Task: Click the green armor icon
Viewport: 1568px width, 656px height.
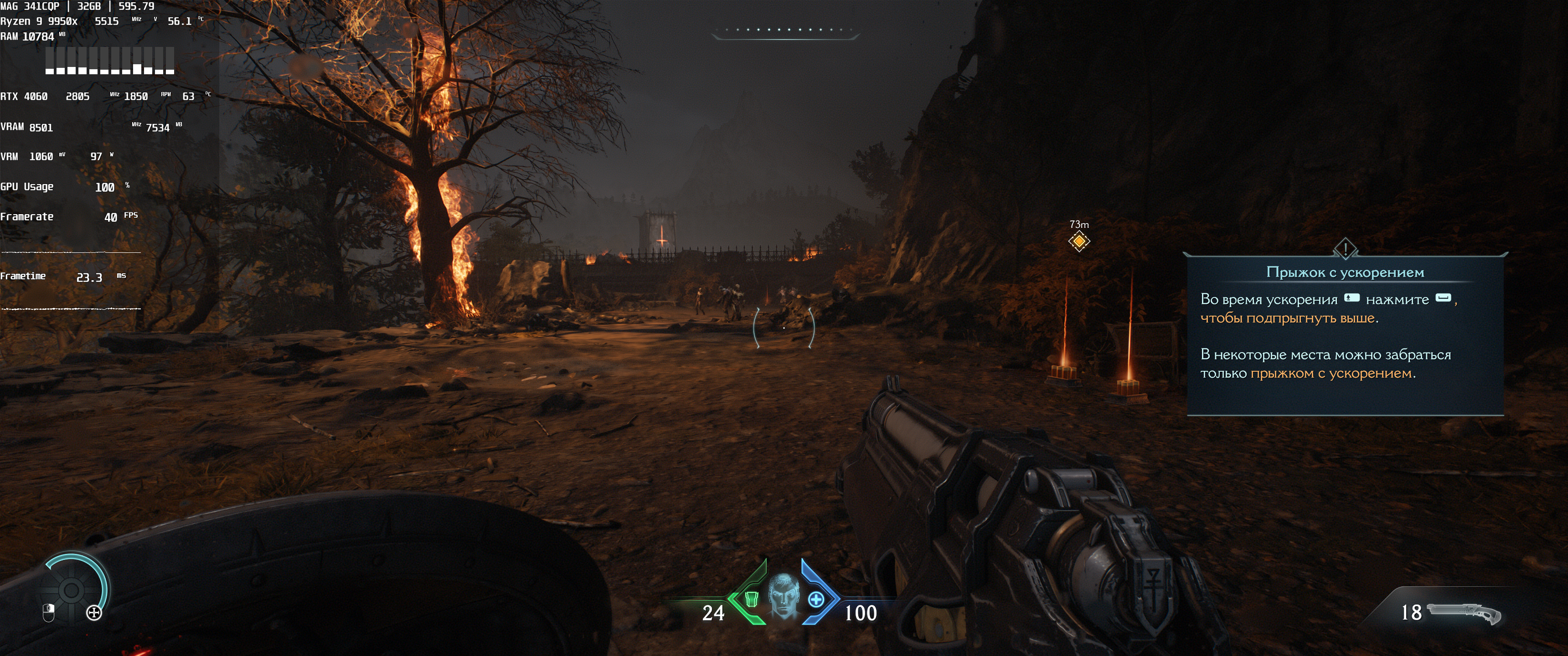Action: [x=751, y=600]
